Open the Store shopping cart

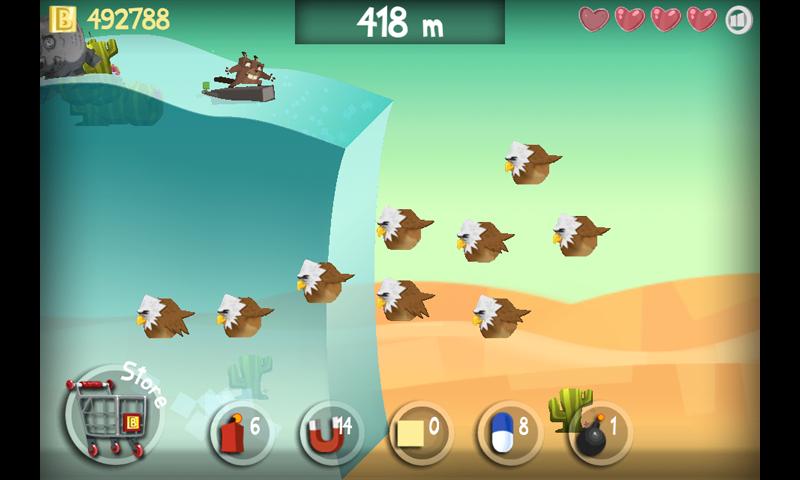click(107, 412)
